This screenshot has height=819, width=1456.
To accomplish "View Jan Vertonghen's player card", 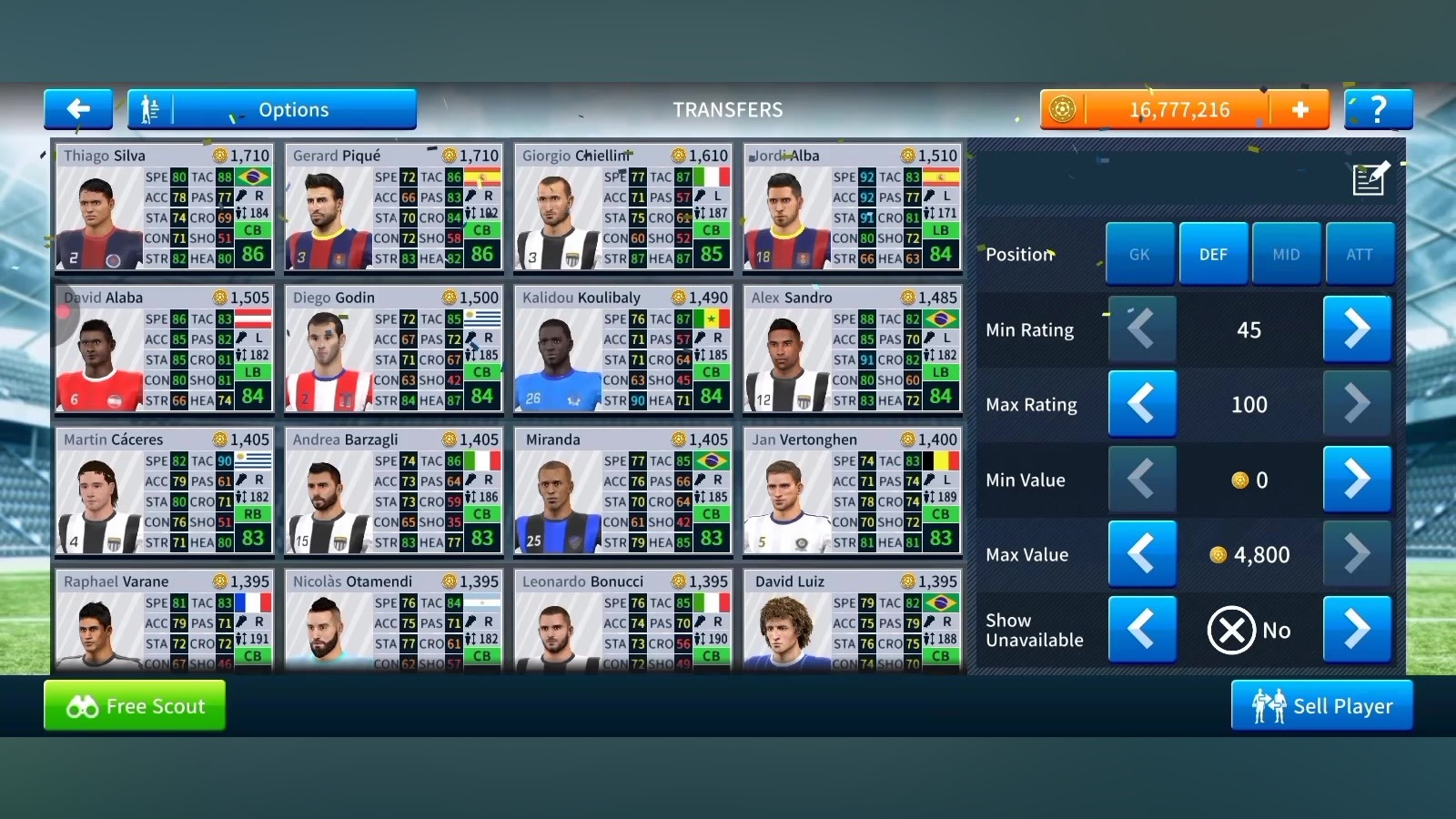I will tap(852, 490).
